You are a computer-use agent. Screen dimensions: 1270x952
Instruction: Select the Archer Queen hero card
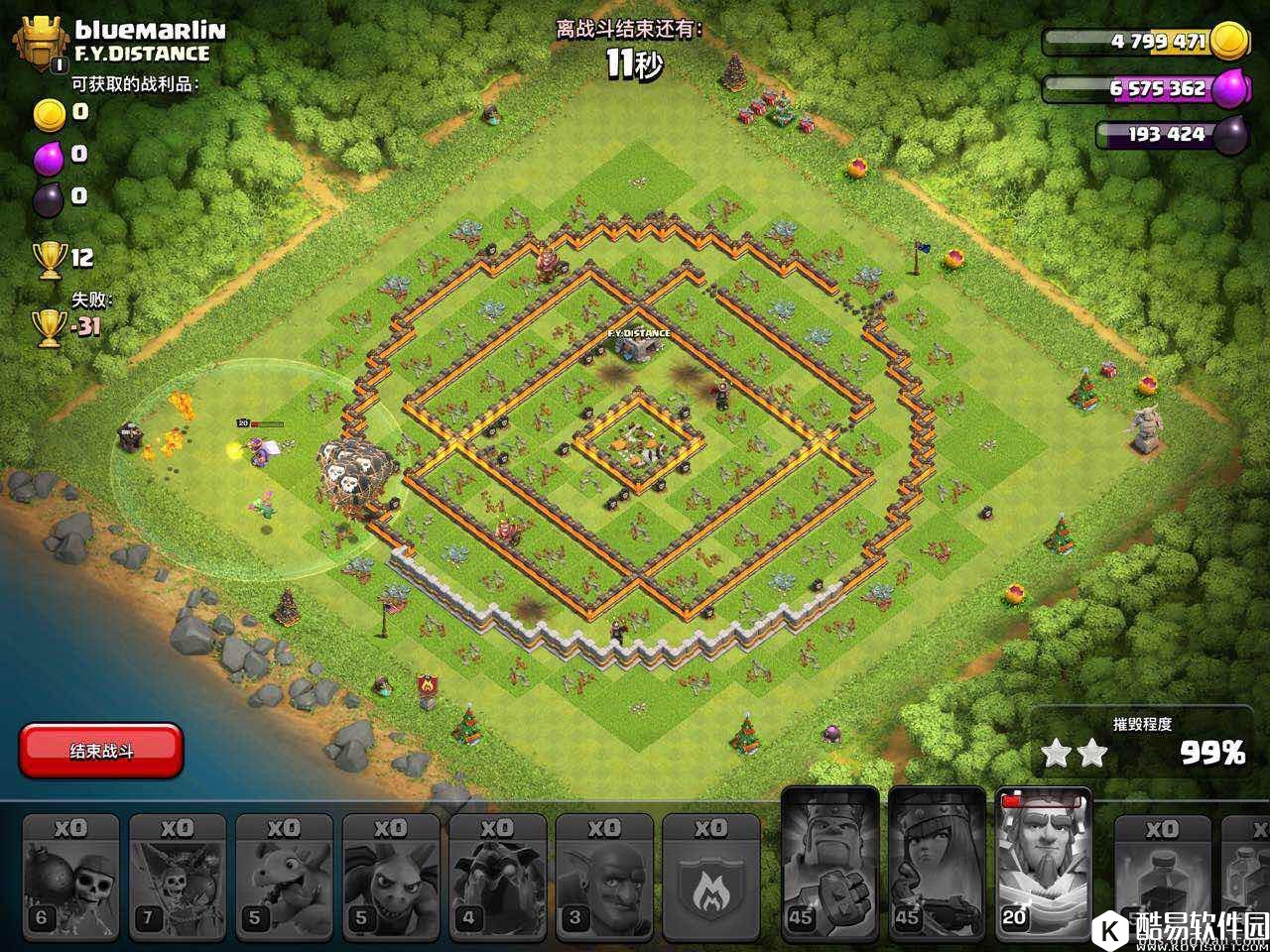pyautogui.click(x=937, y=865)
